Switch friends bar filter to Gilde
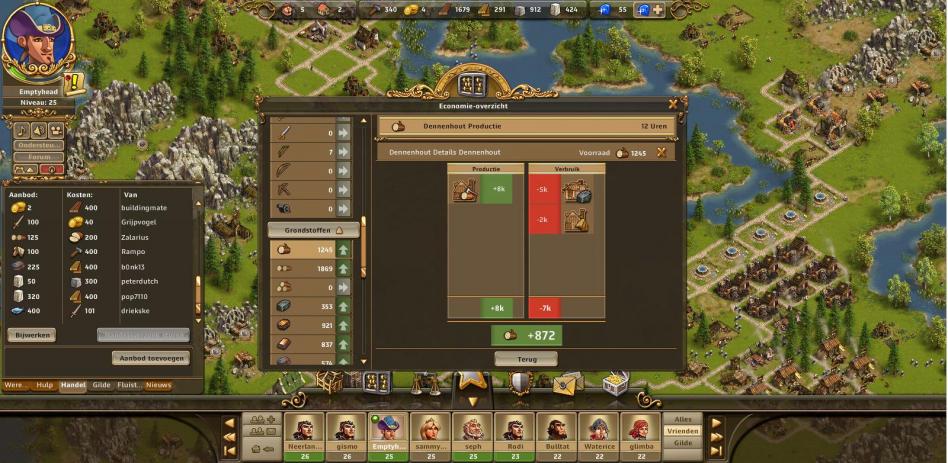Screen dimensions: 948x463 [x=683, y=442]
